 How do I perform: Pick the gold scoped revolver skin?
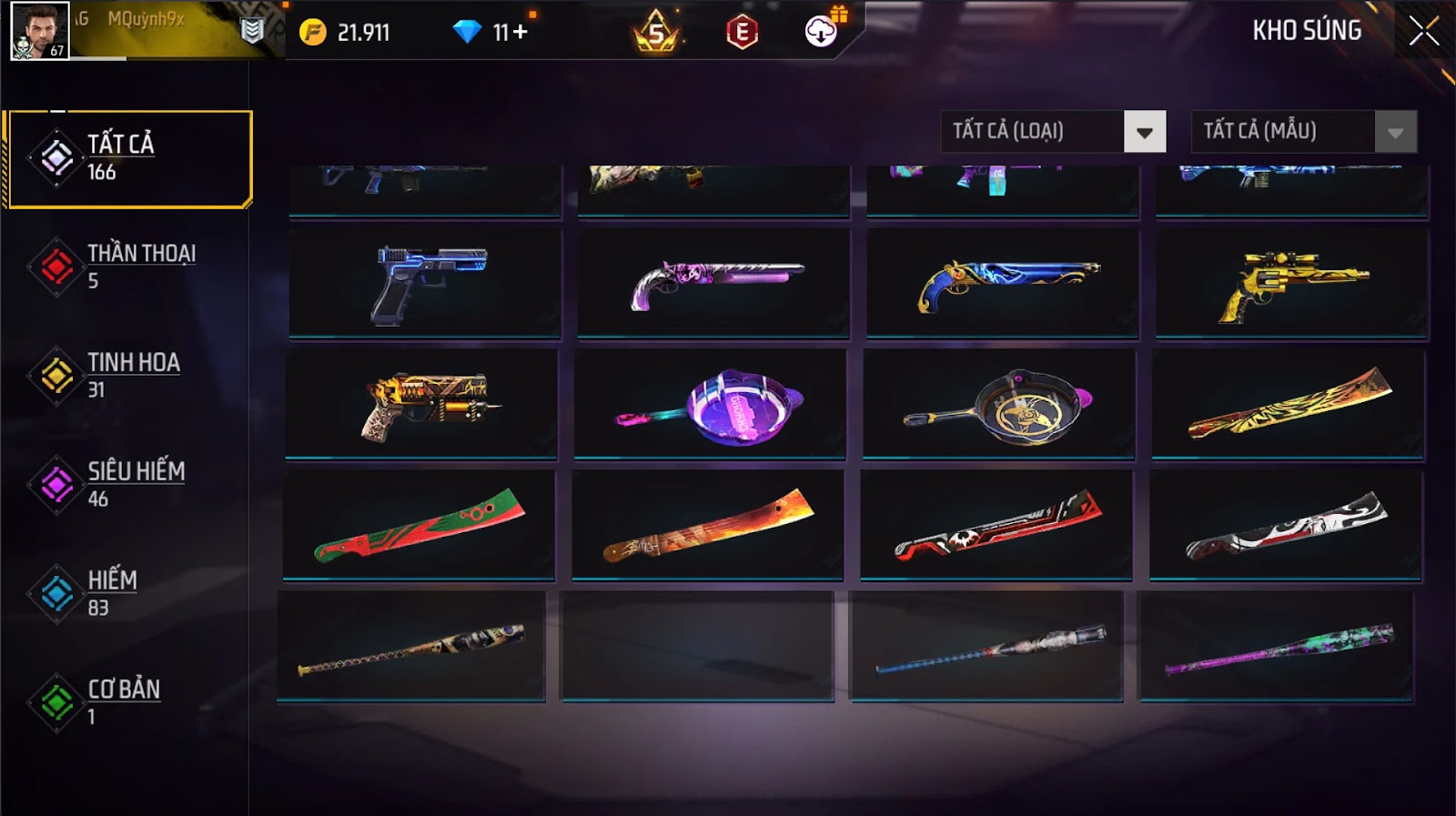pos(1291,283)
